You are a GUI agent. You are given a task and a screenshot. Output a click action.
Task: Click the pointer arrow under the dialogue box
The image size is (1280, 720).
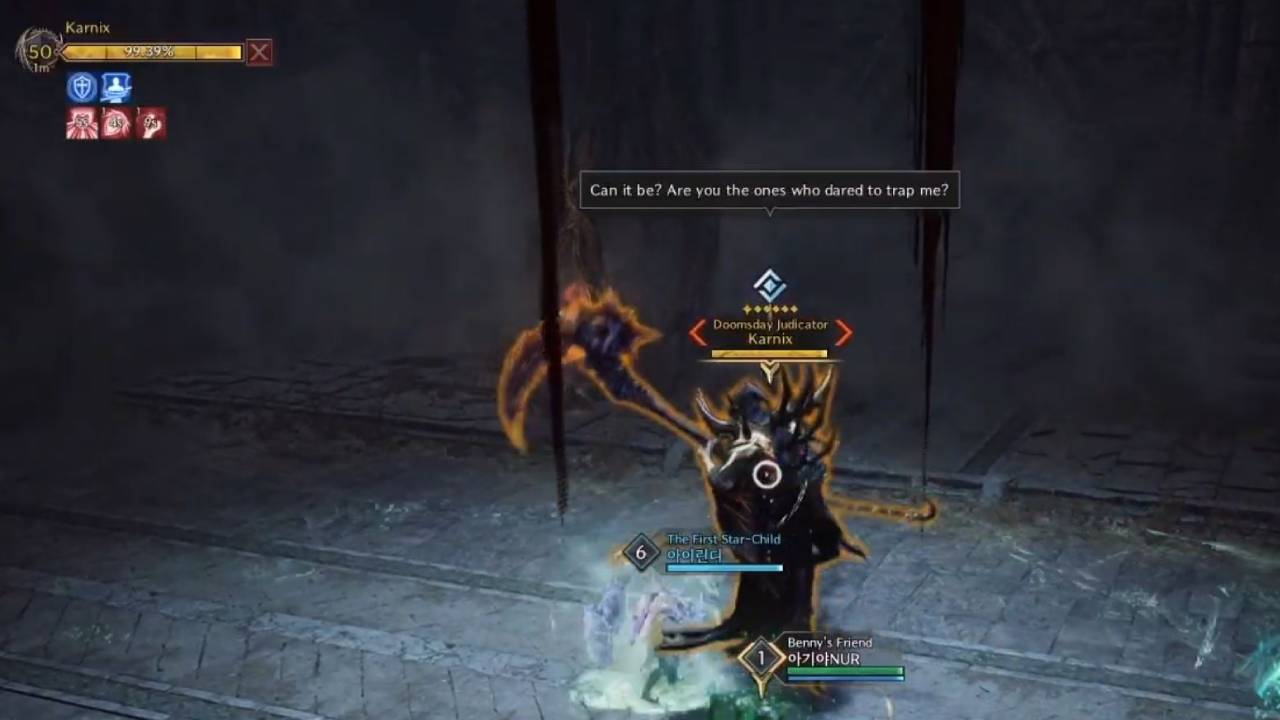pyautogui.click(x=769, y=212)
